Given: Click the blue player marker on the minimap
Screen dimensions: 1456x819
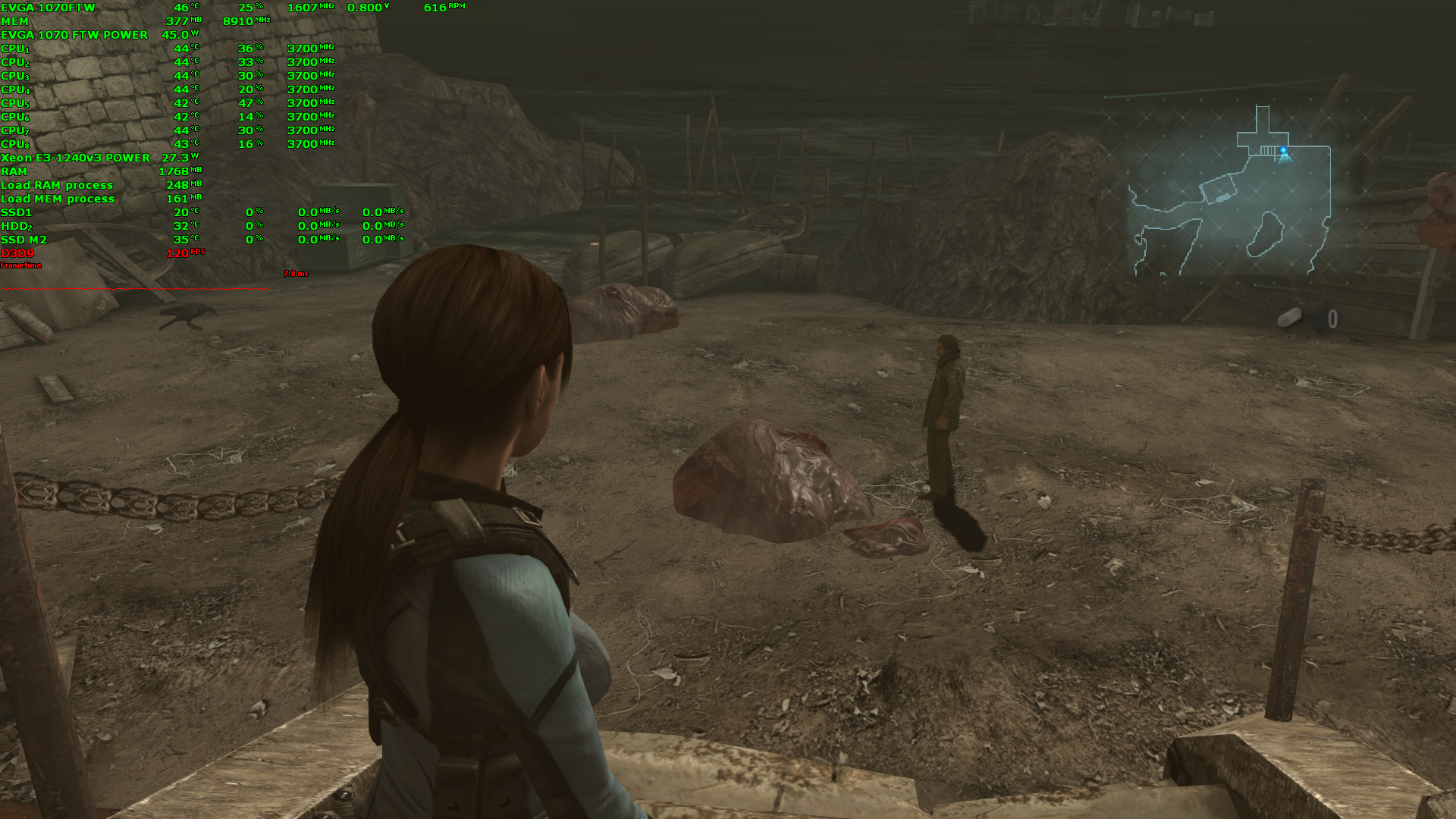Looking at the screenshot, I should [1283, 153].
